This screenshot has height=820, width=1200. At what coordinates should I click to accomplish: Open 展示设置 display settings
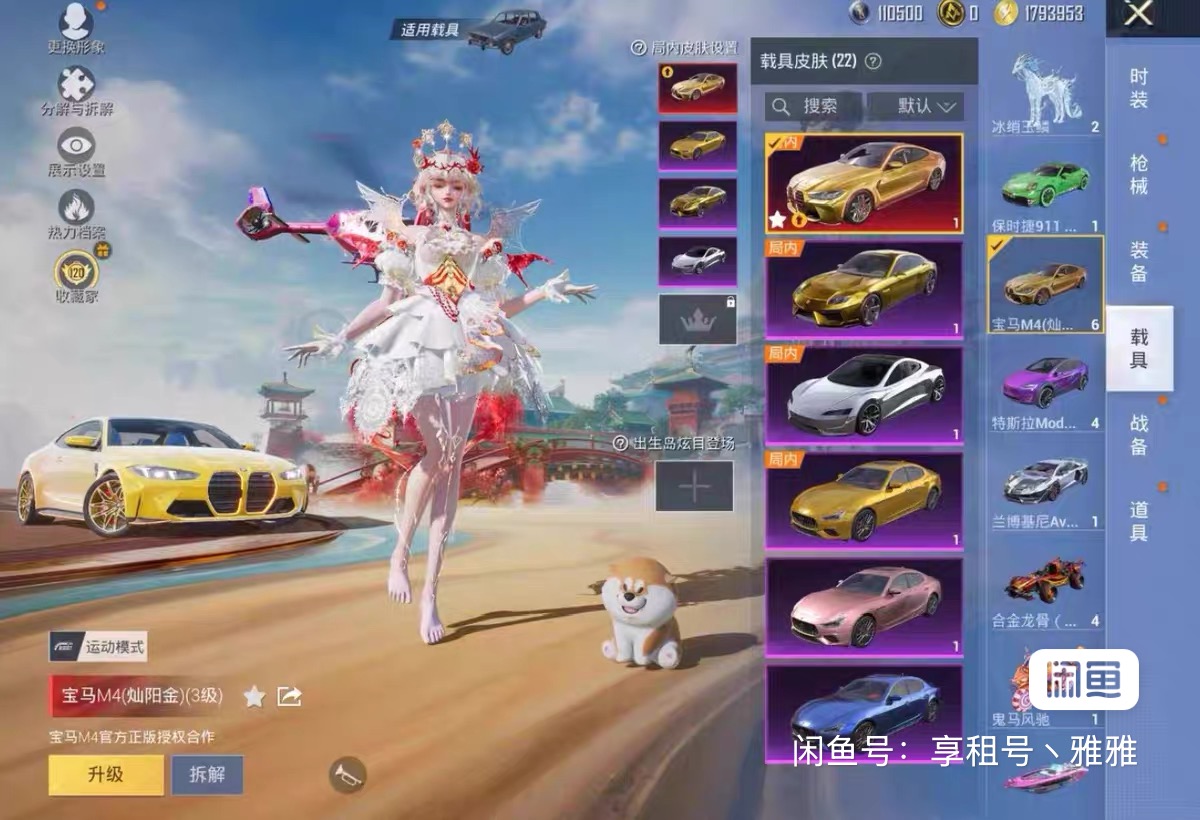(x=76, y=152)
